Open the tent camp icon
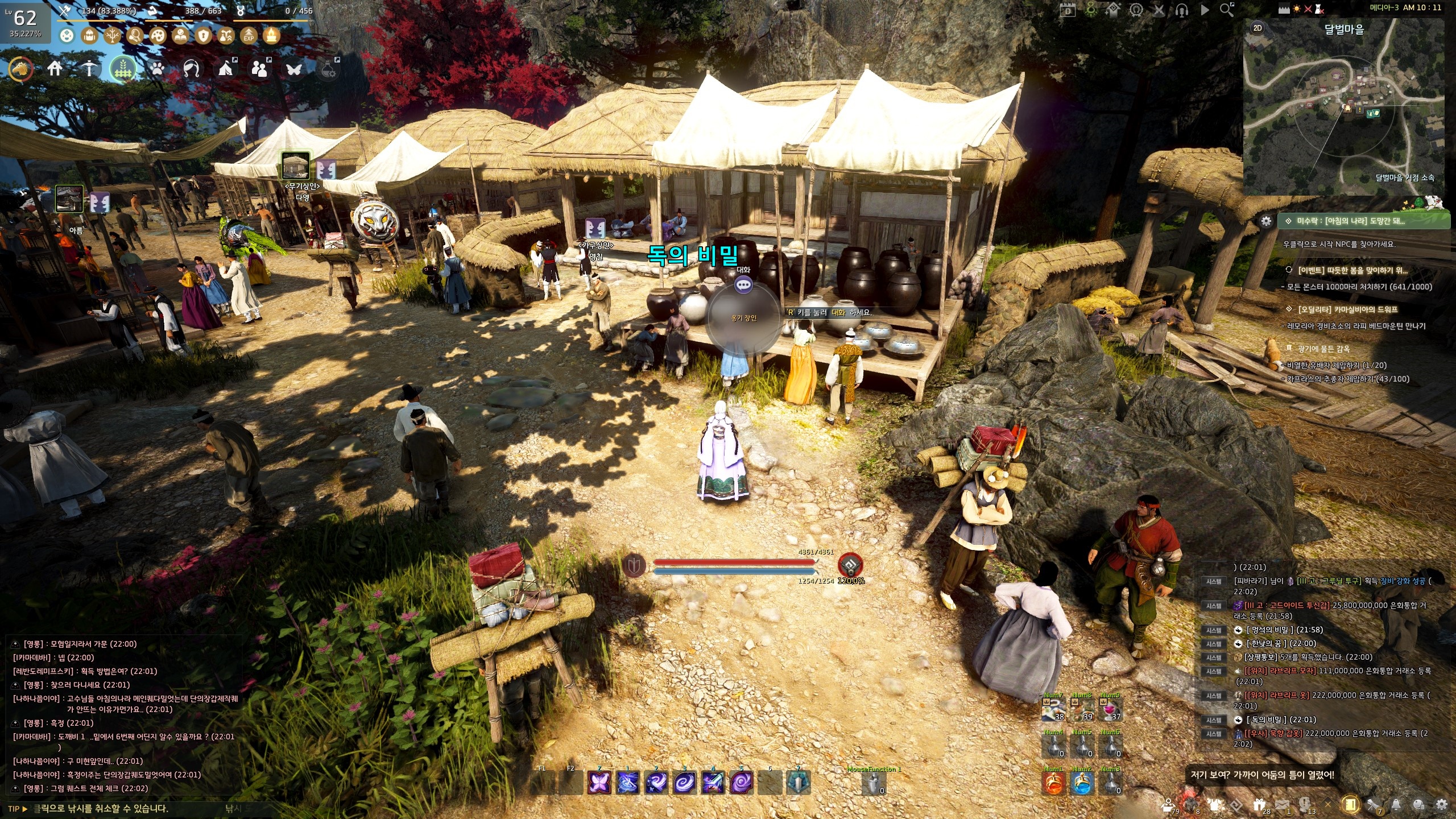Screen dimensions: 1456x819 [x=226, y=69]
